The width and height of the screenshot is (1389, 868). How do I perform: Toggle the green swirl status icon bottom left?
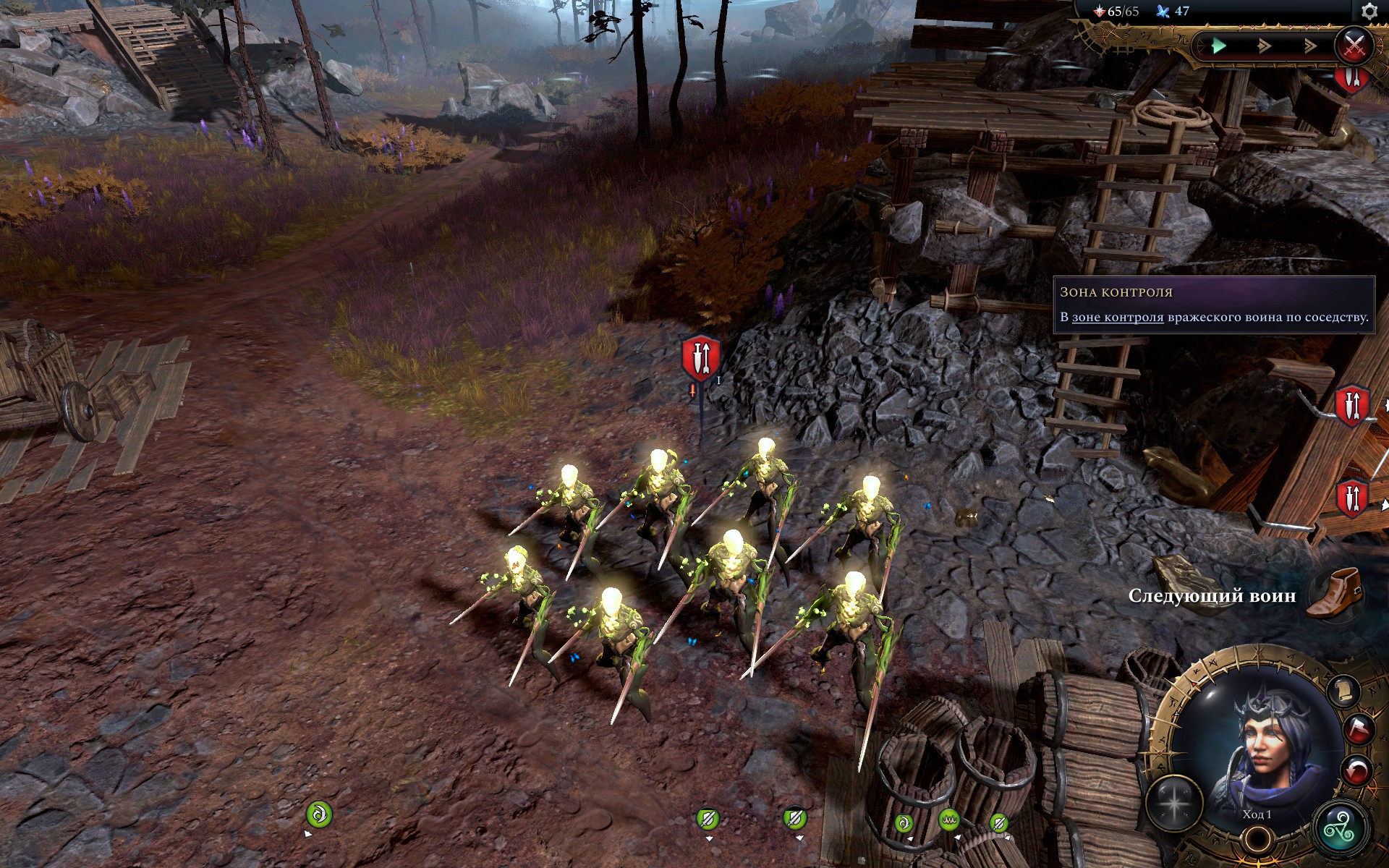318,815
